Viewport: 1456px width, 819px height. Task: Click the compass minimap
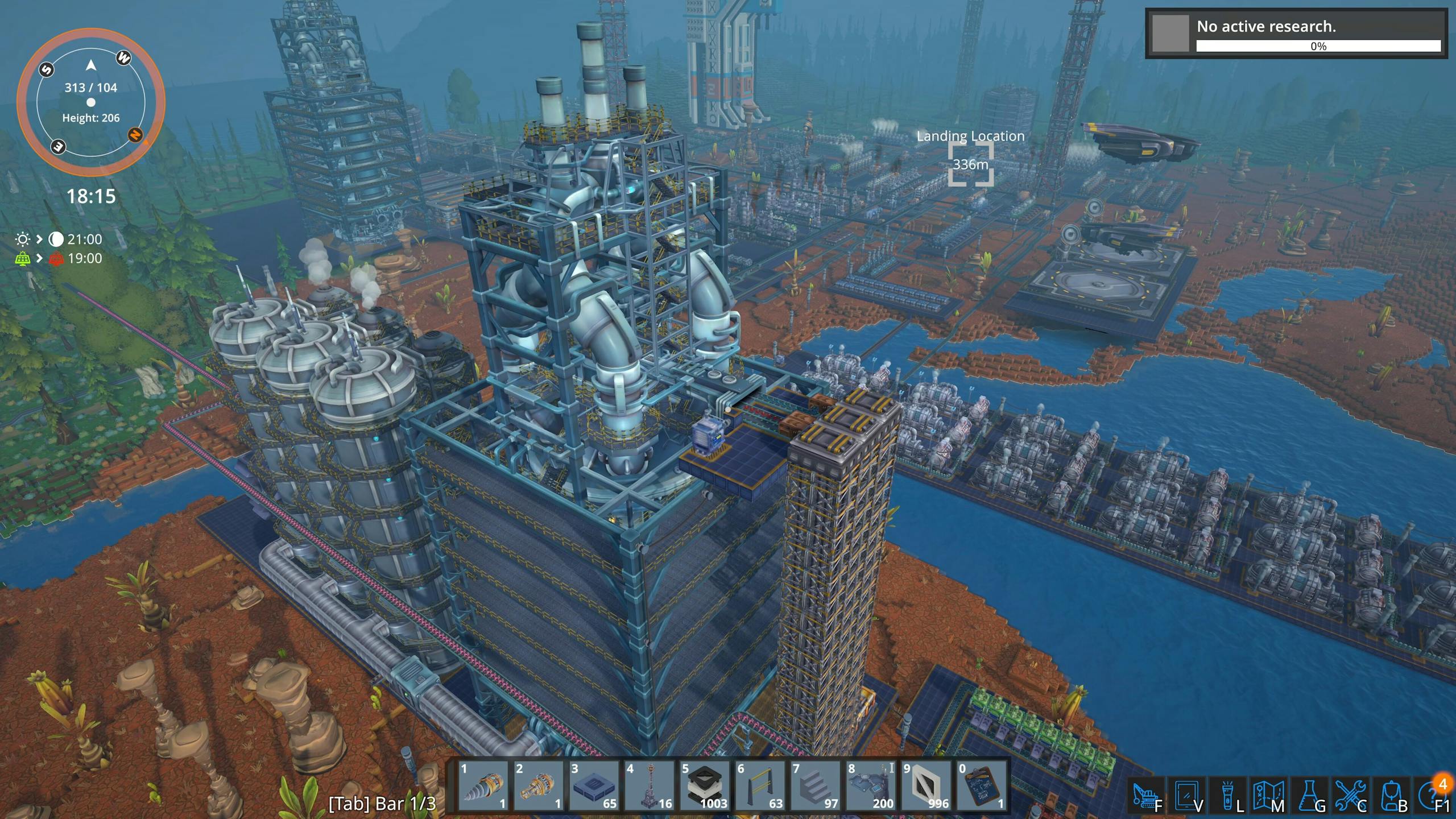pyautogui.click(x=91, y=102)
